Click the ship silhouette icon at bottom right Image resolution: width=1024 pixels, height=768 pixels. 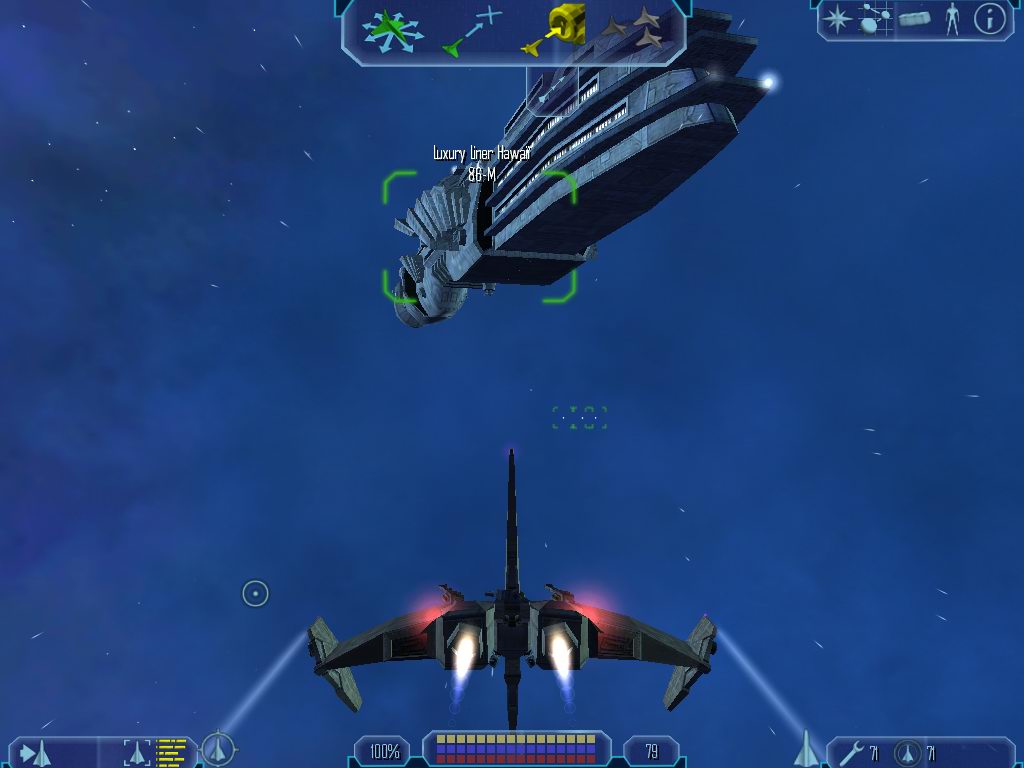click(x=806, y=748)
